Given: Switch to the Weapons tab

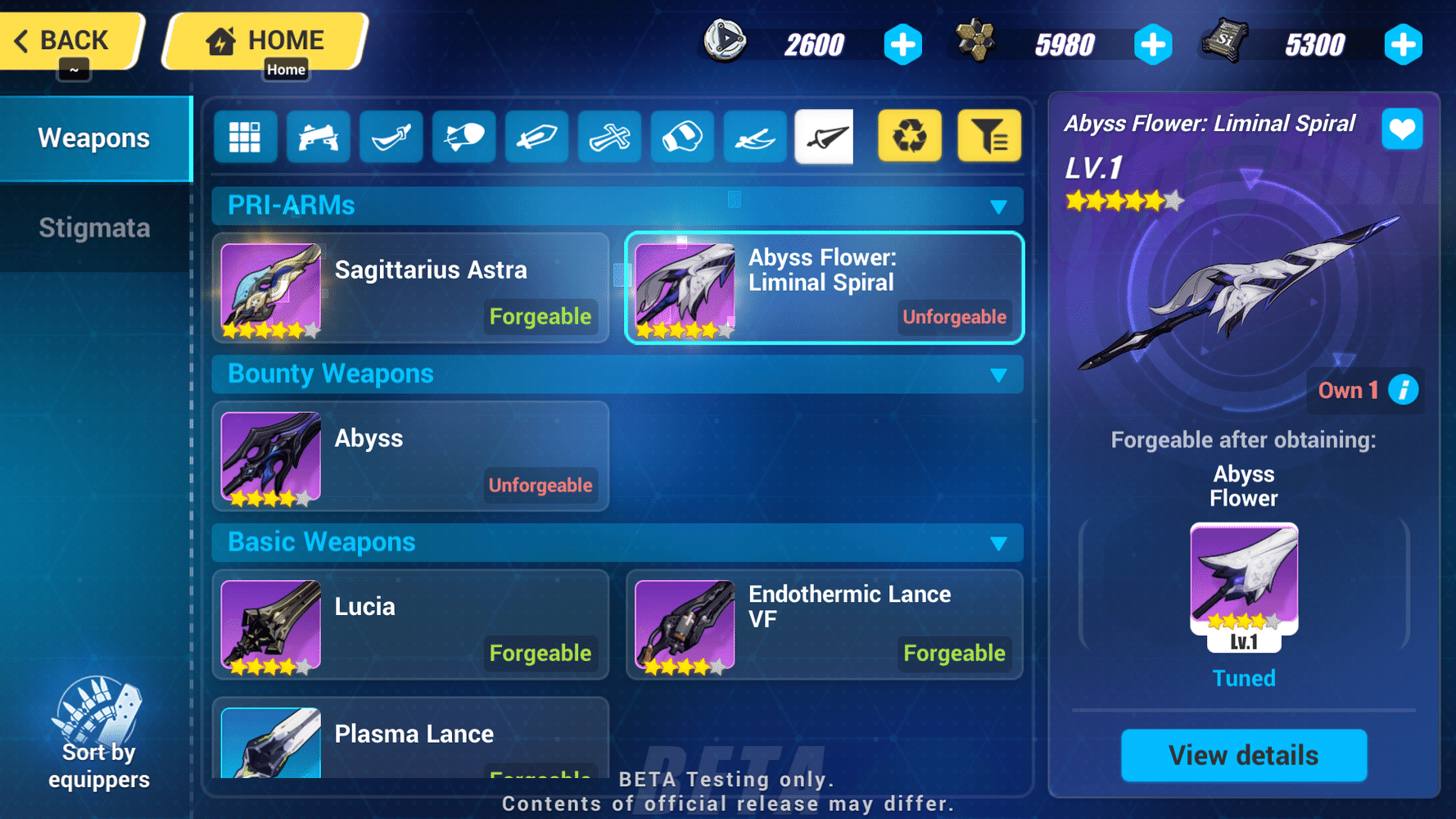Looking at the screenshot, I should [94, 138].
